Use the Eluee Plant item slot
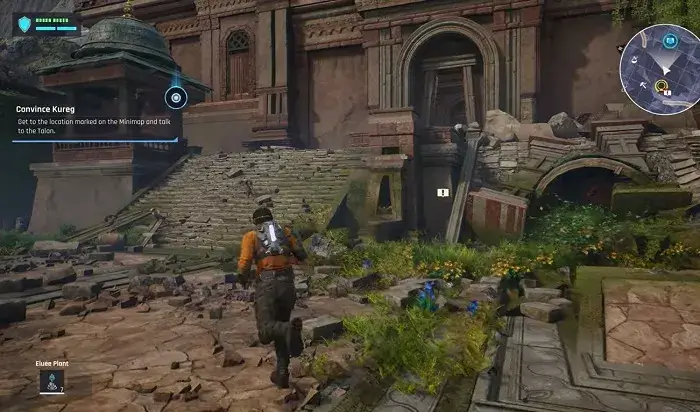Image resolution: width=700 pixels, height=412 pixels. point(47,381)
